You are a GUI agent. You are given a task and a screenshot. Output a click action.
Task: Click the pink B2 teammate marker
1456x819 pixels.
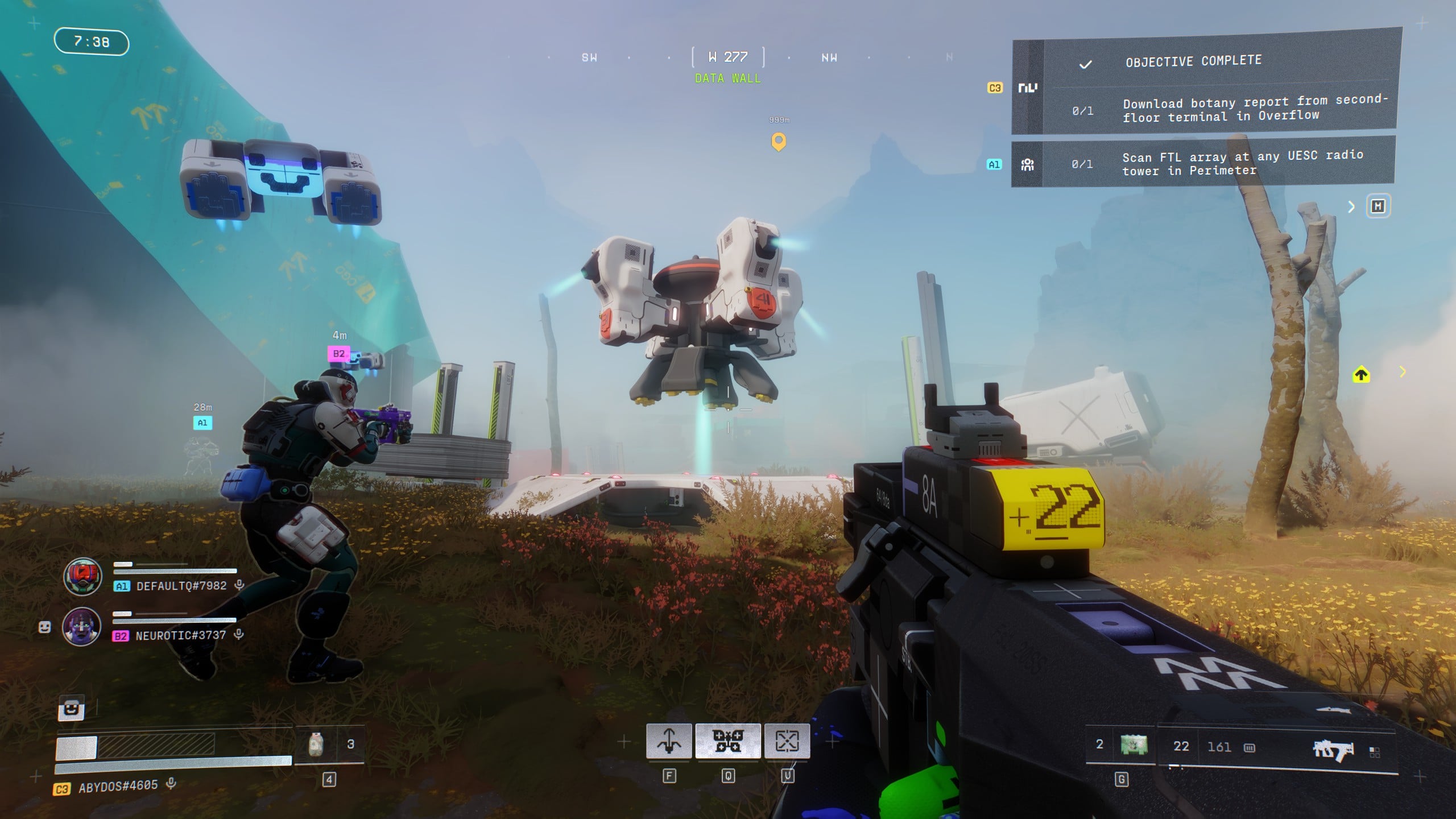[338, 354]
